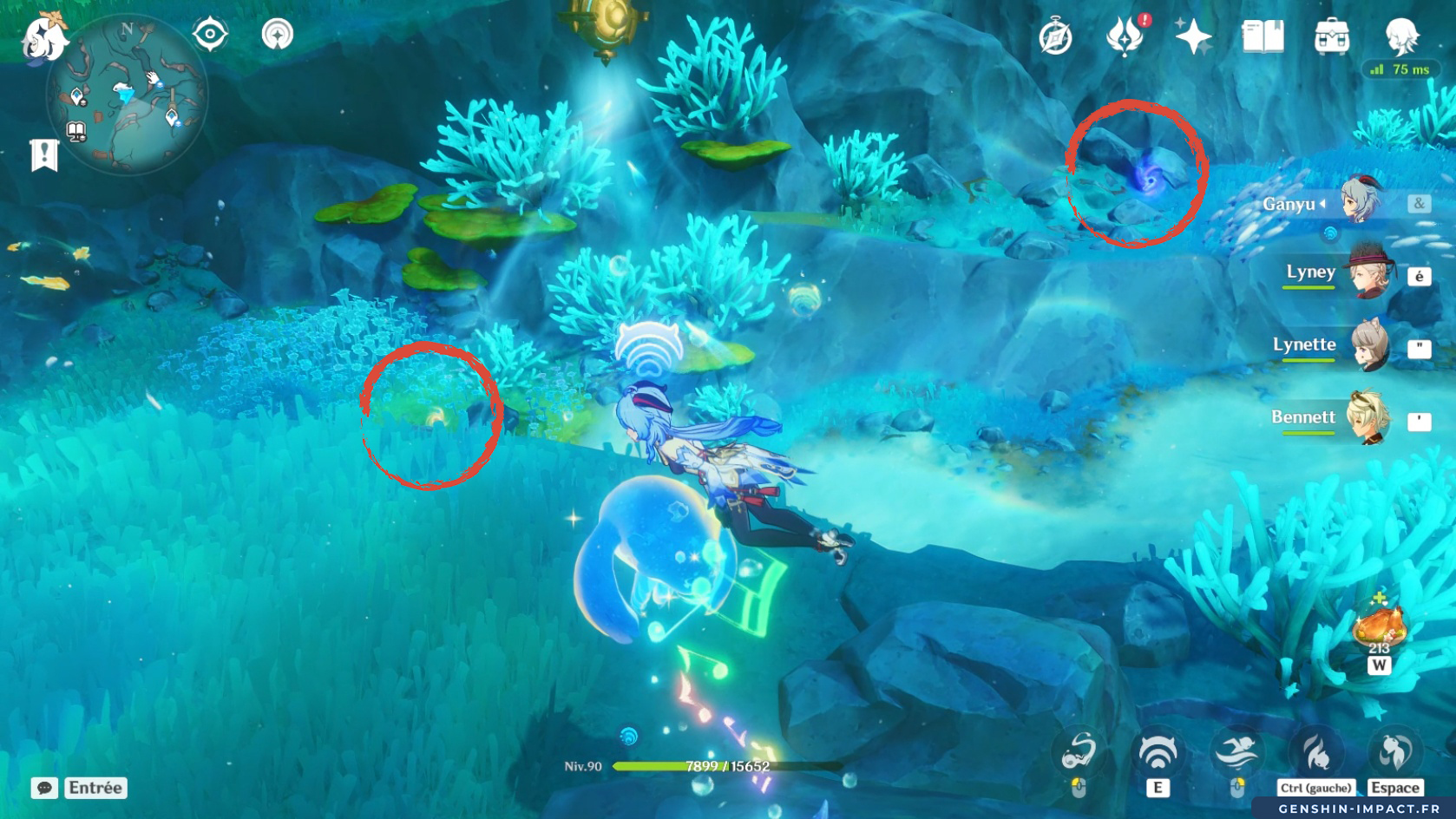
Task: Open the Paimon menu icon
Action: pyautogui.click(x=43, y=36)
